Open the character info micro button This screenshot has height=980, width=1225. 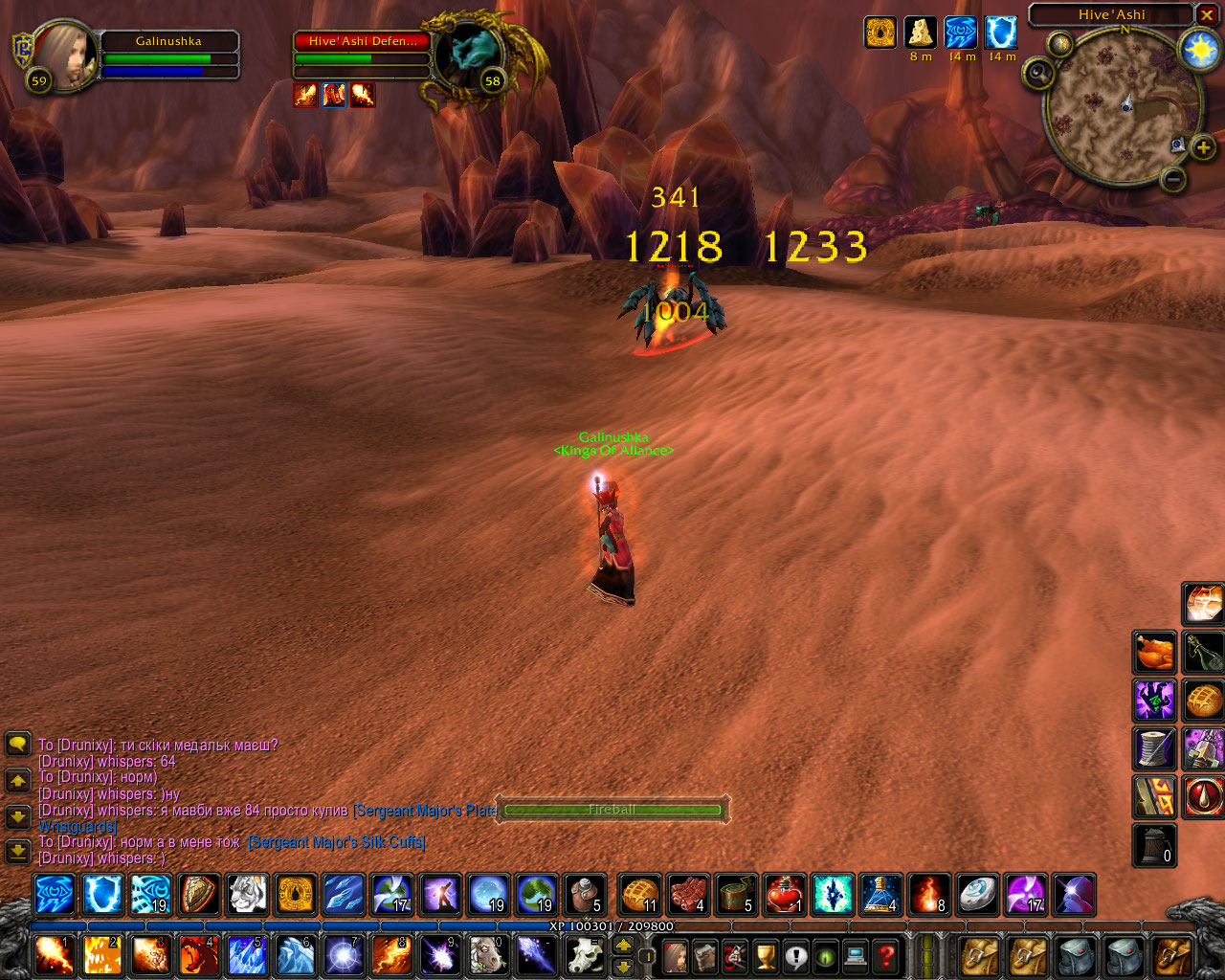(x=676, y=956)
